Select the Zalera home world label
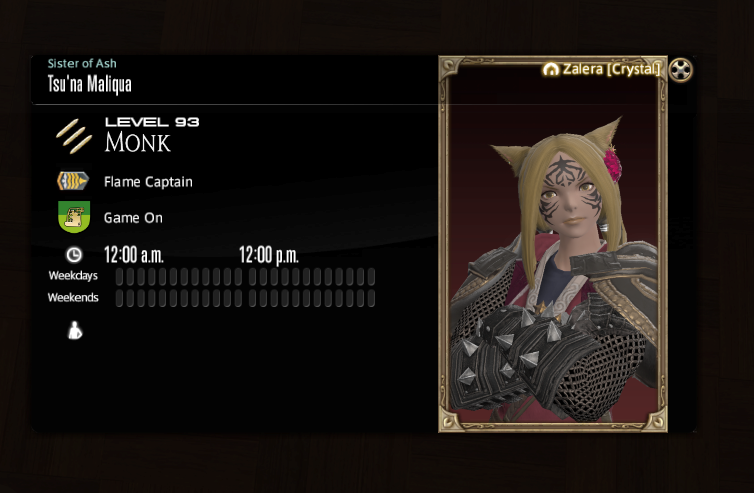754x493 pixels. pyautogui.click(x=602, y=70)
